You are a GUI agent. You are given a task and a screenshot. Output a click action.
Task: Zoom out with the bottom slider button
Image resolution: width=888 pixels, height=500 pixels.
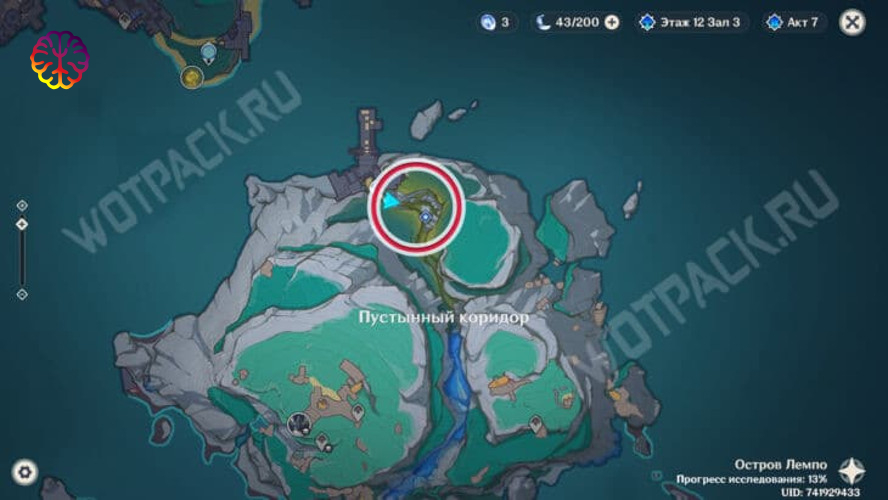click(22, 294)
